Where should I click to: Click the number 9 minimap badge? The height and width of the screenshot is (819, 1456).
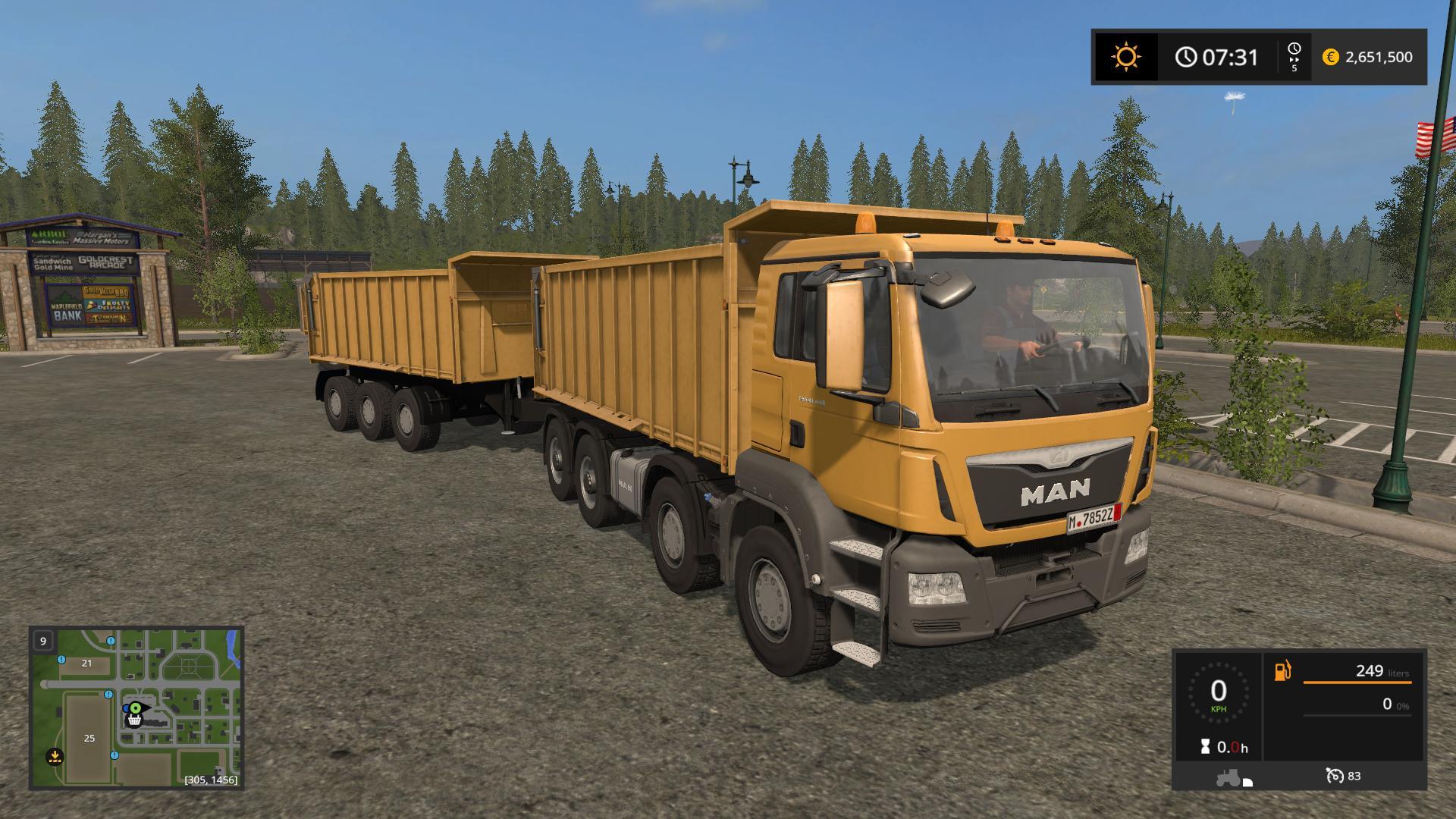(43, 641)
